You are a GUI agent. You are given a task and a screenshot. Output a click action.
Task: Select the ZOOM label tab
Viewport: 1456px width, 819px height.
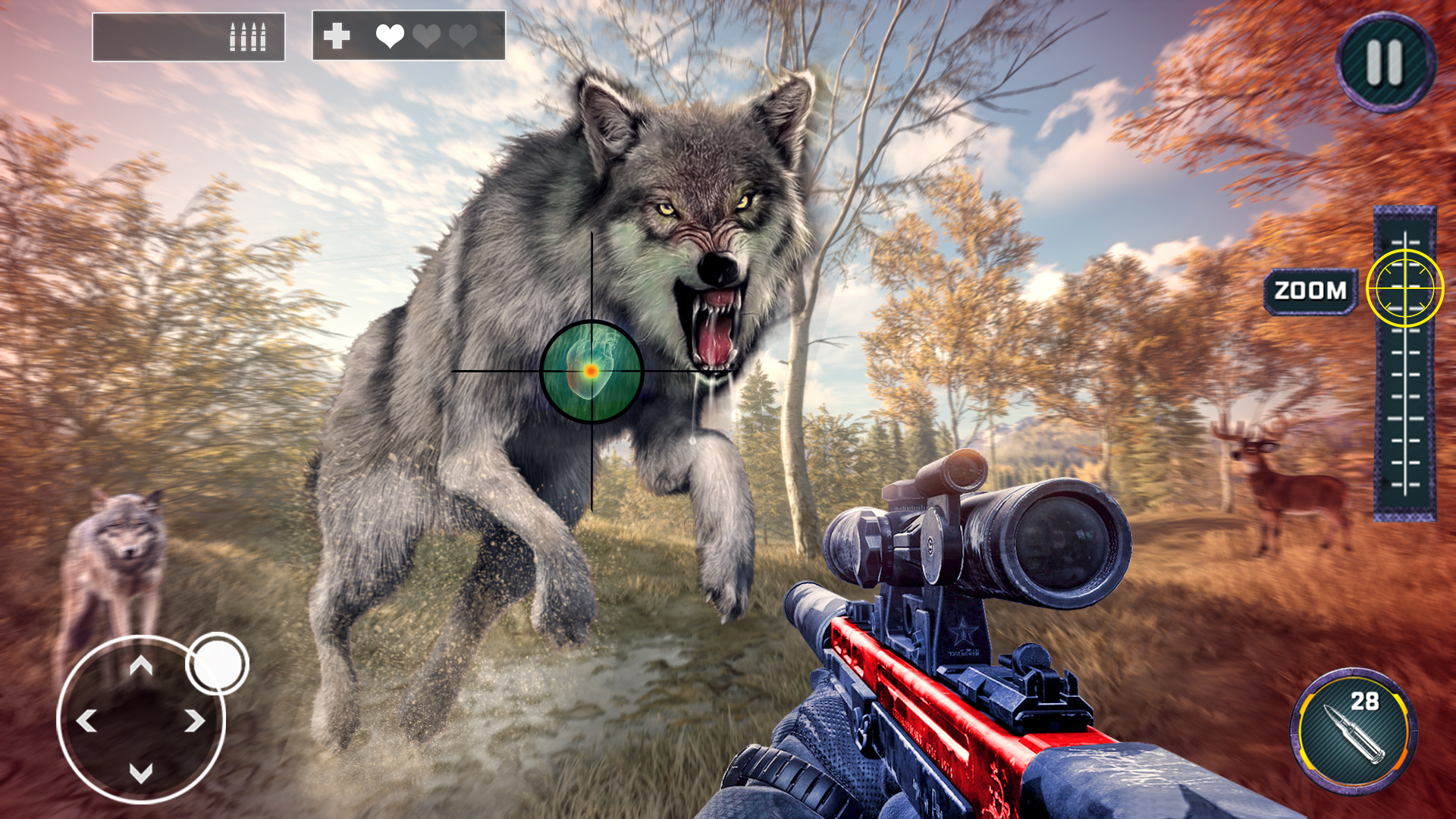(1310, 289)
